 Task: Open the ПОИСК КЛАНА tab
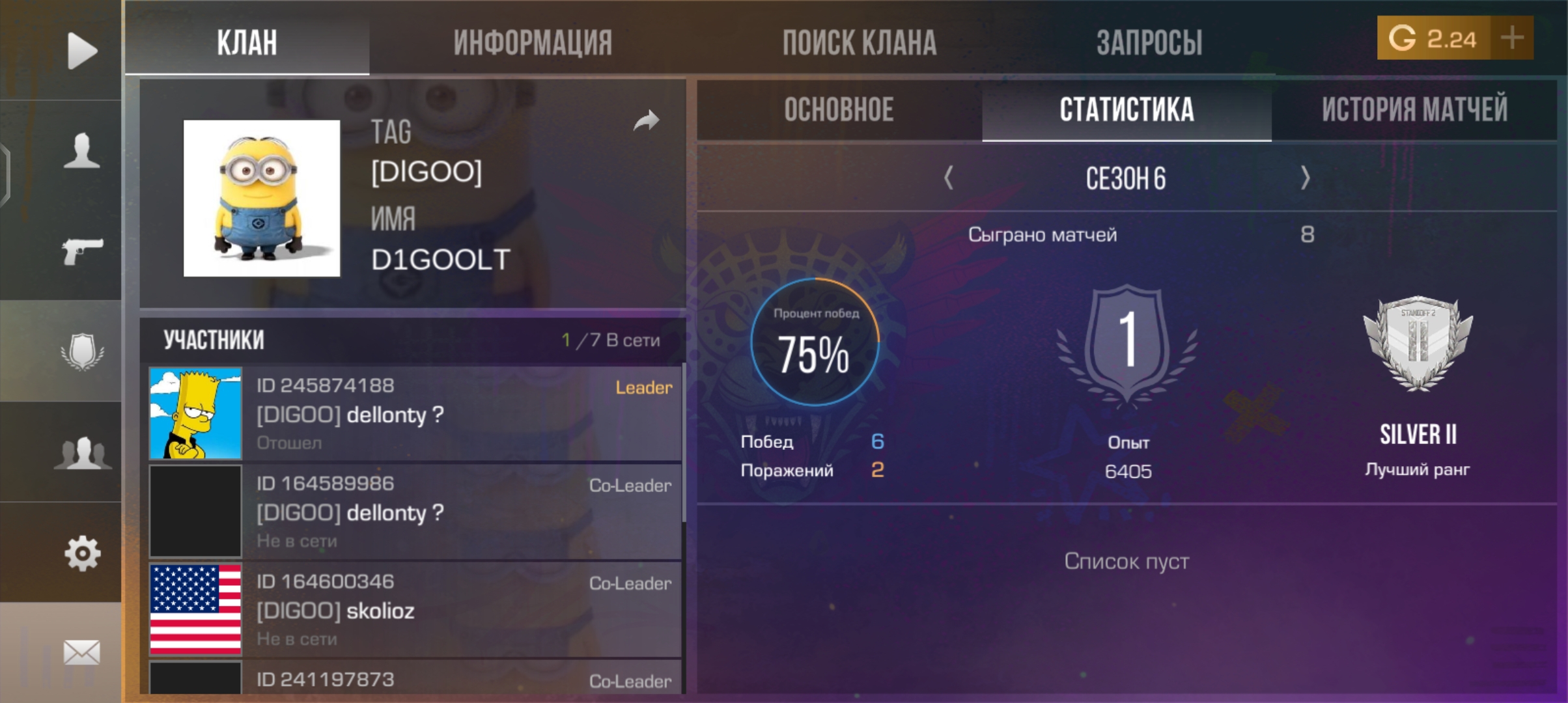[x=860, y=40]
